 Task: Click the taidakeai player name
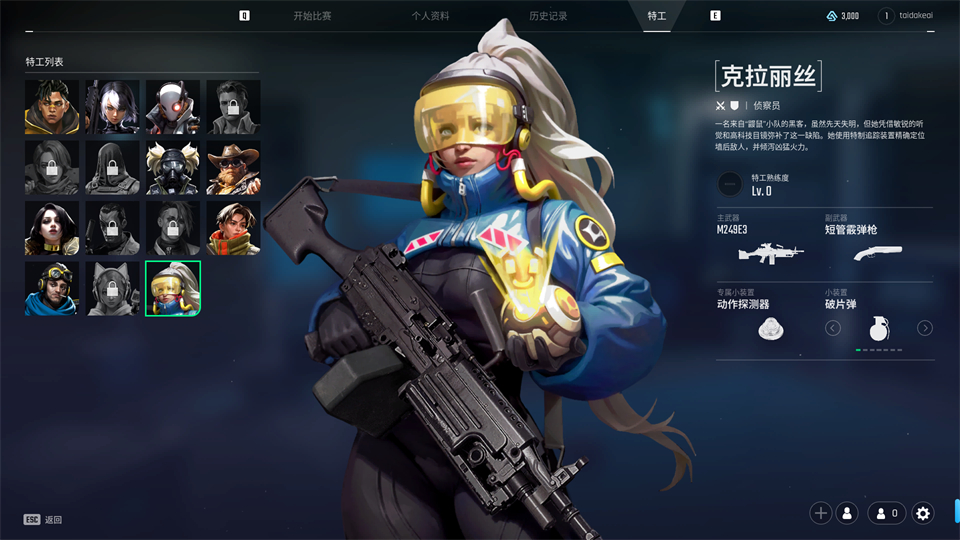(920, 16)
